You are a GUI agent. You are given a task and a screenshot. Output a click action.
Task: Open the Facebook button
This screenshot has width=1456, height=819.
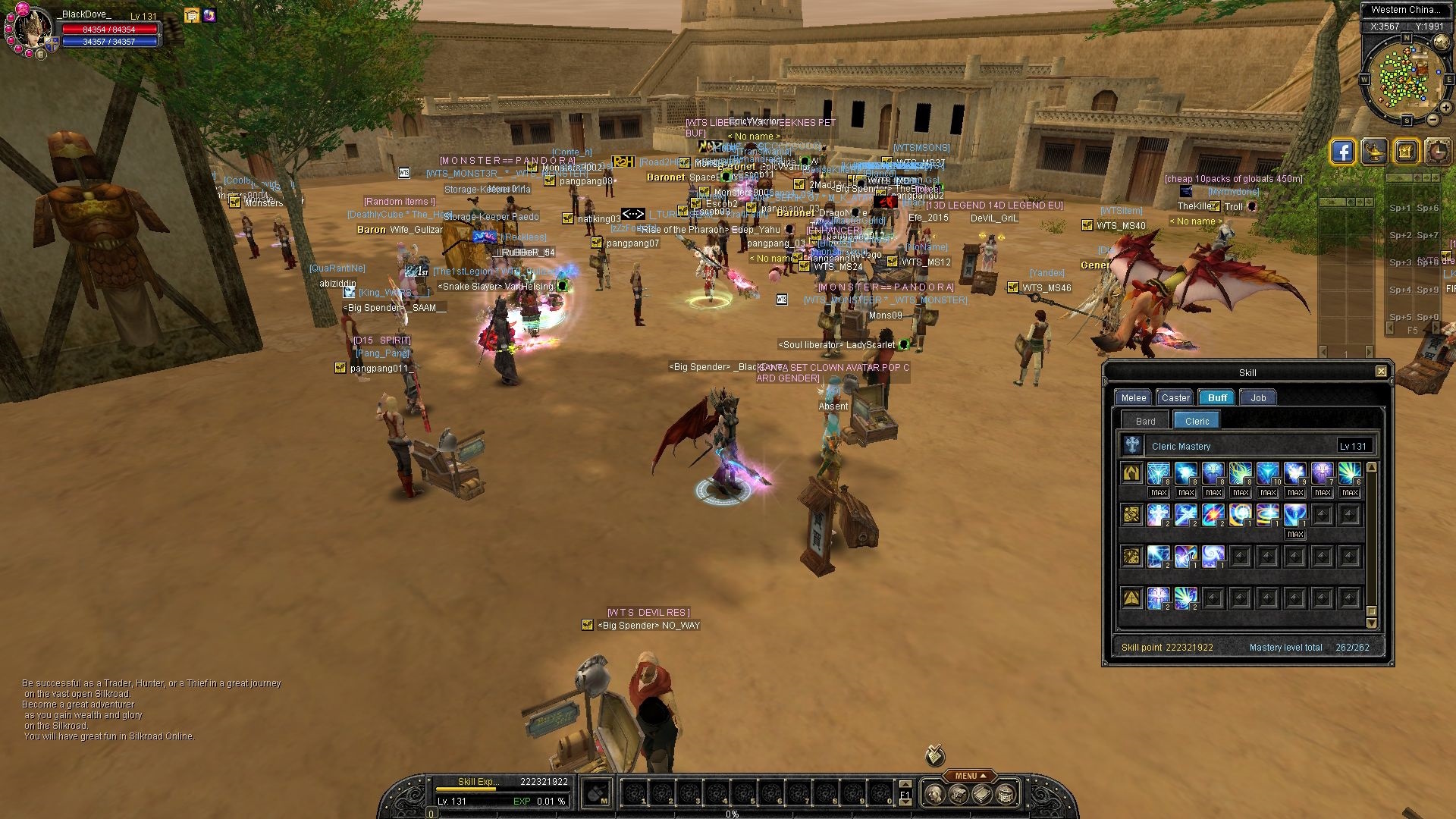coord(1342,152)
